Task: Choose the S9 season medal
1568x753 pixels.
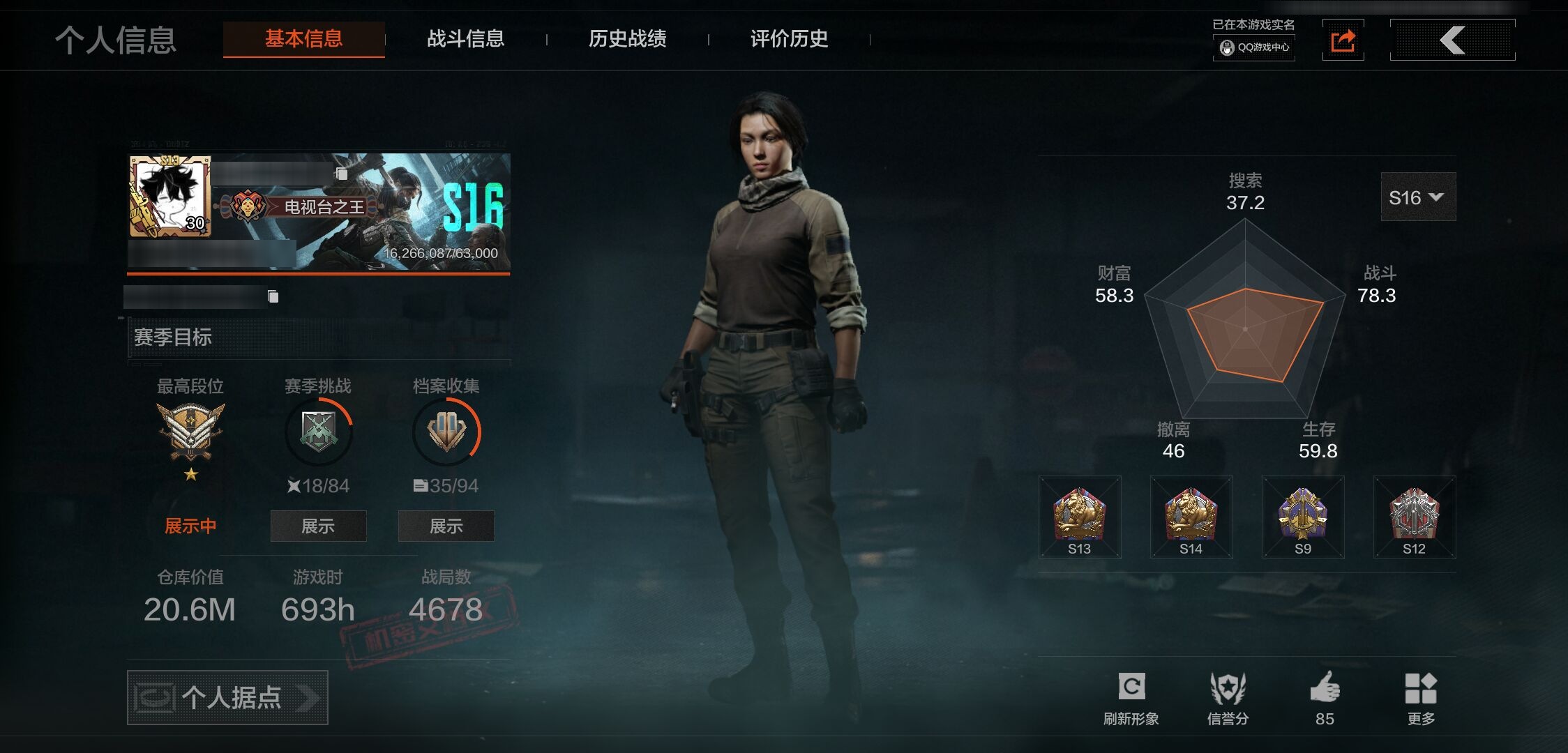Action: [1302, 517]
